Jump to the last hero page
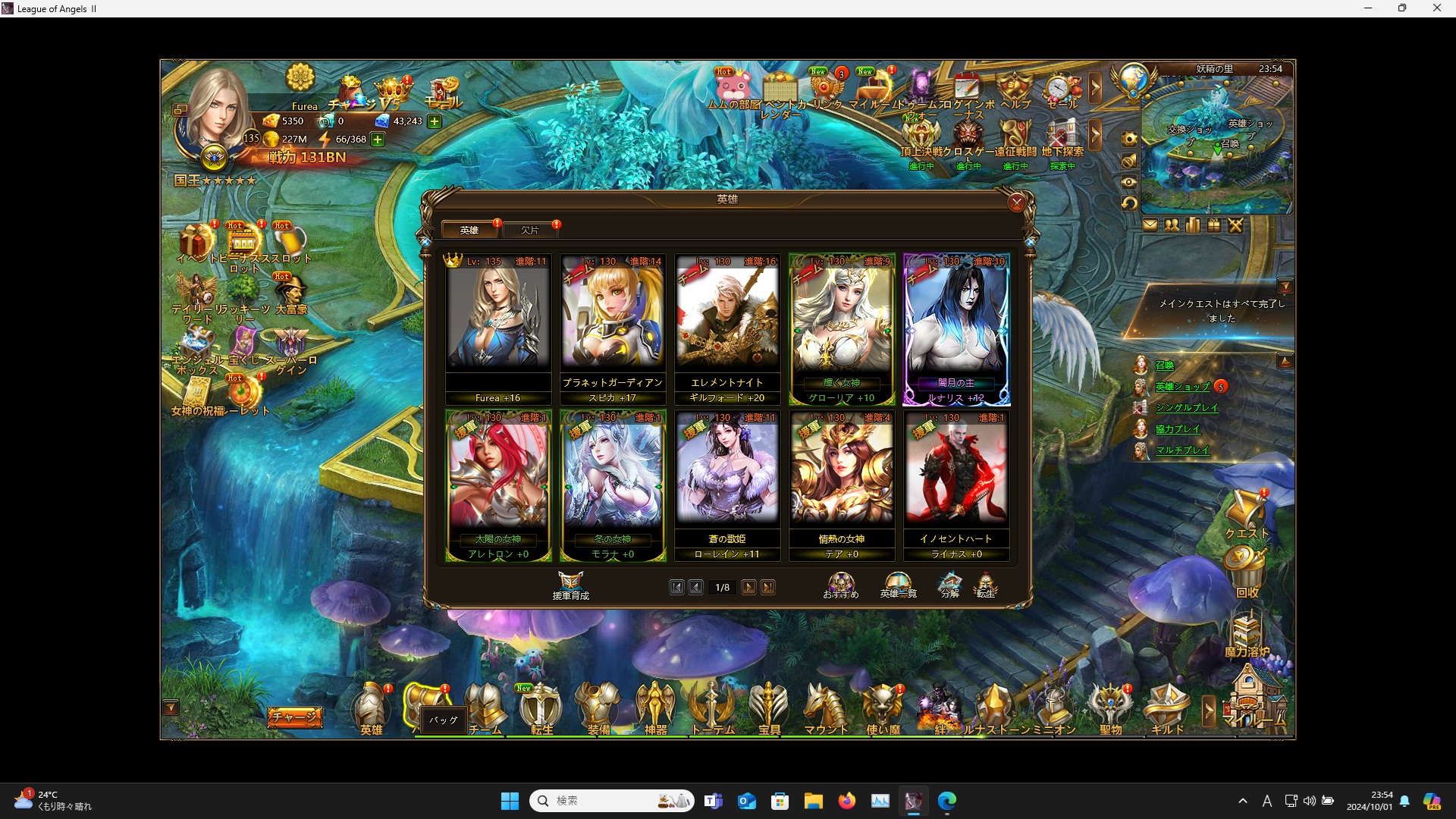Screen dimensions: 1456x819 point(769,587)
